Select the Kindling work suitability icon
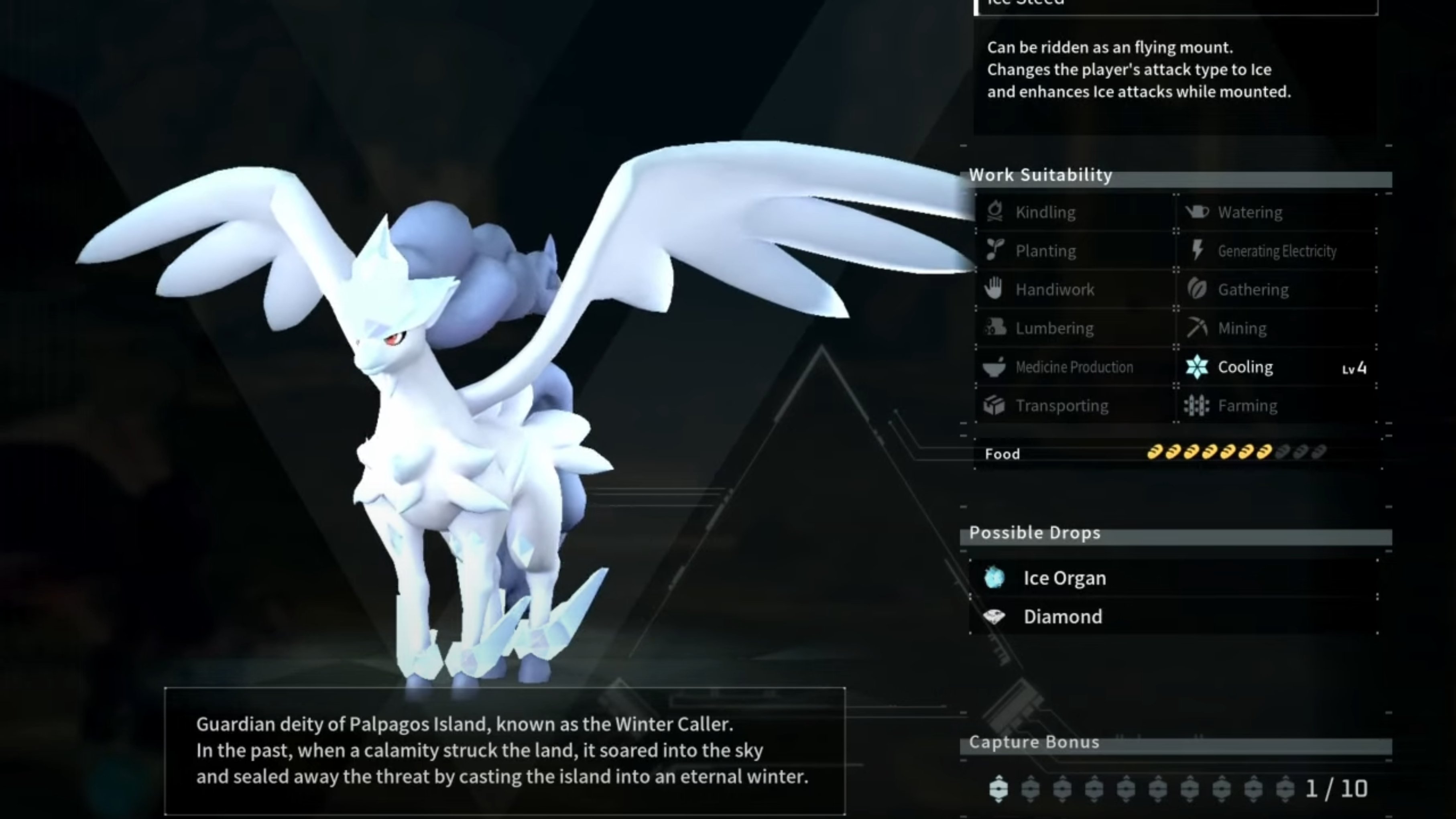1456x819 pixels. 995,212
